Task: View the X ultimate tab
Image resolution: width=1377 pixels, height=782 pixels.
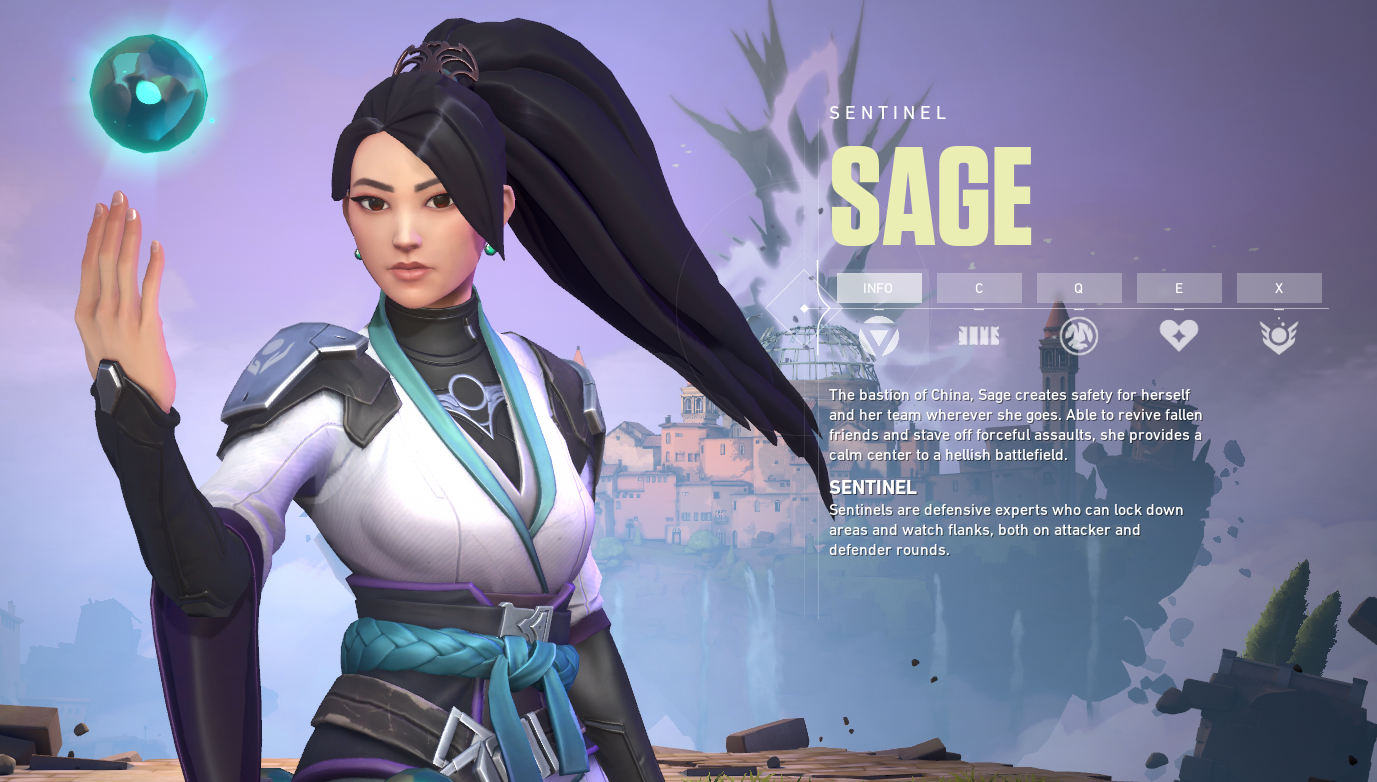Action: 1279,288
